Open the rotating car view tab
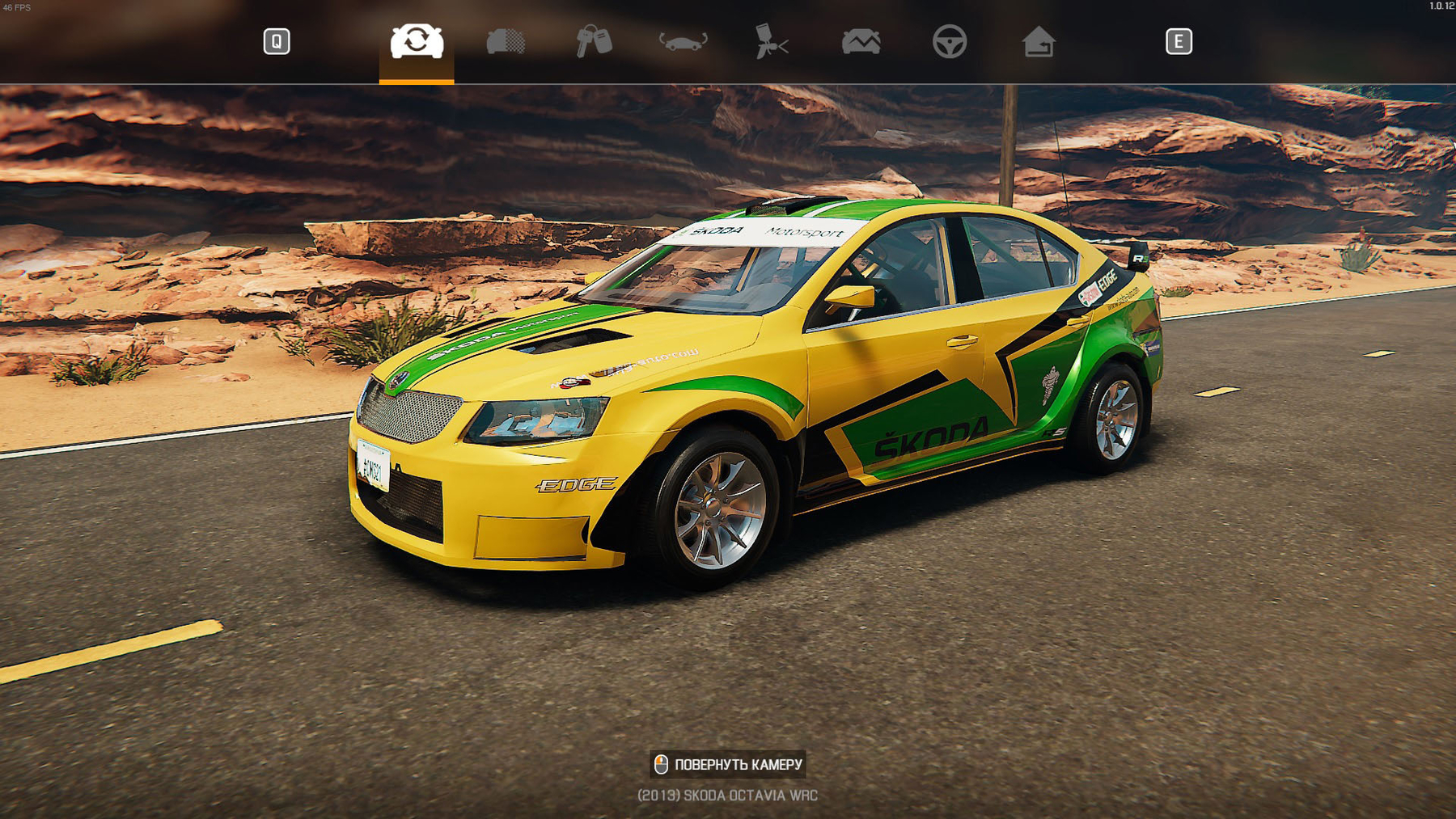Image resolution: width=1456 pixels, height=819 pixels. click(x=683, y=41)
